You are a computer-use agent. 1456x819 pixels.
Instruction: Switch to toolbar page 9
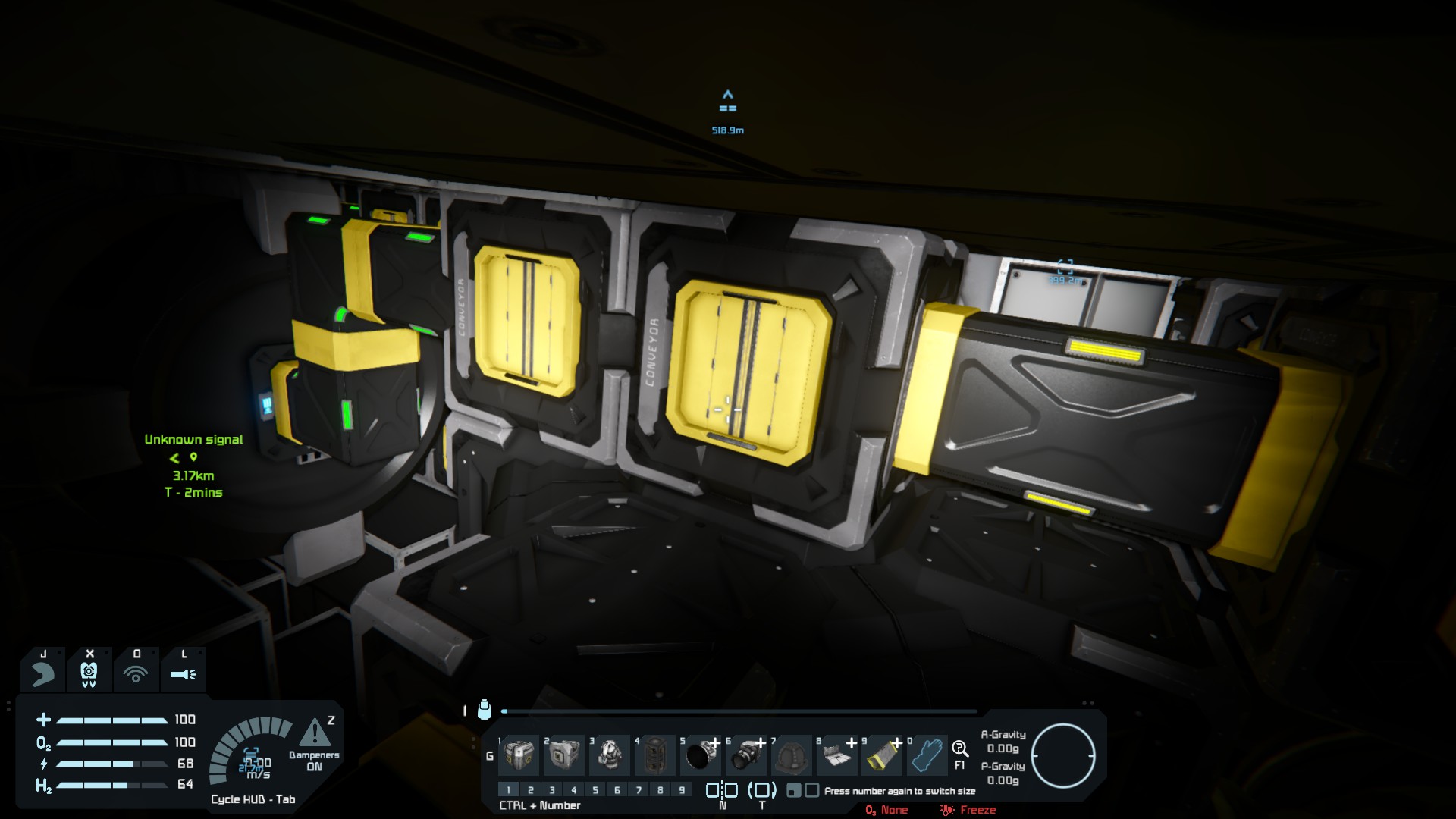pyautogui.click(x=682, y=790)
